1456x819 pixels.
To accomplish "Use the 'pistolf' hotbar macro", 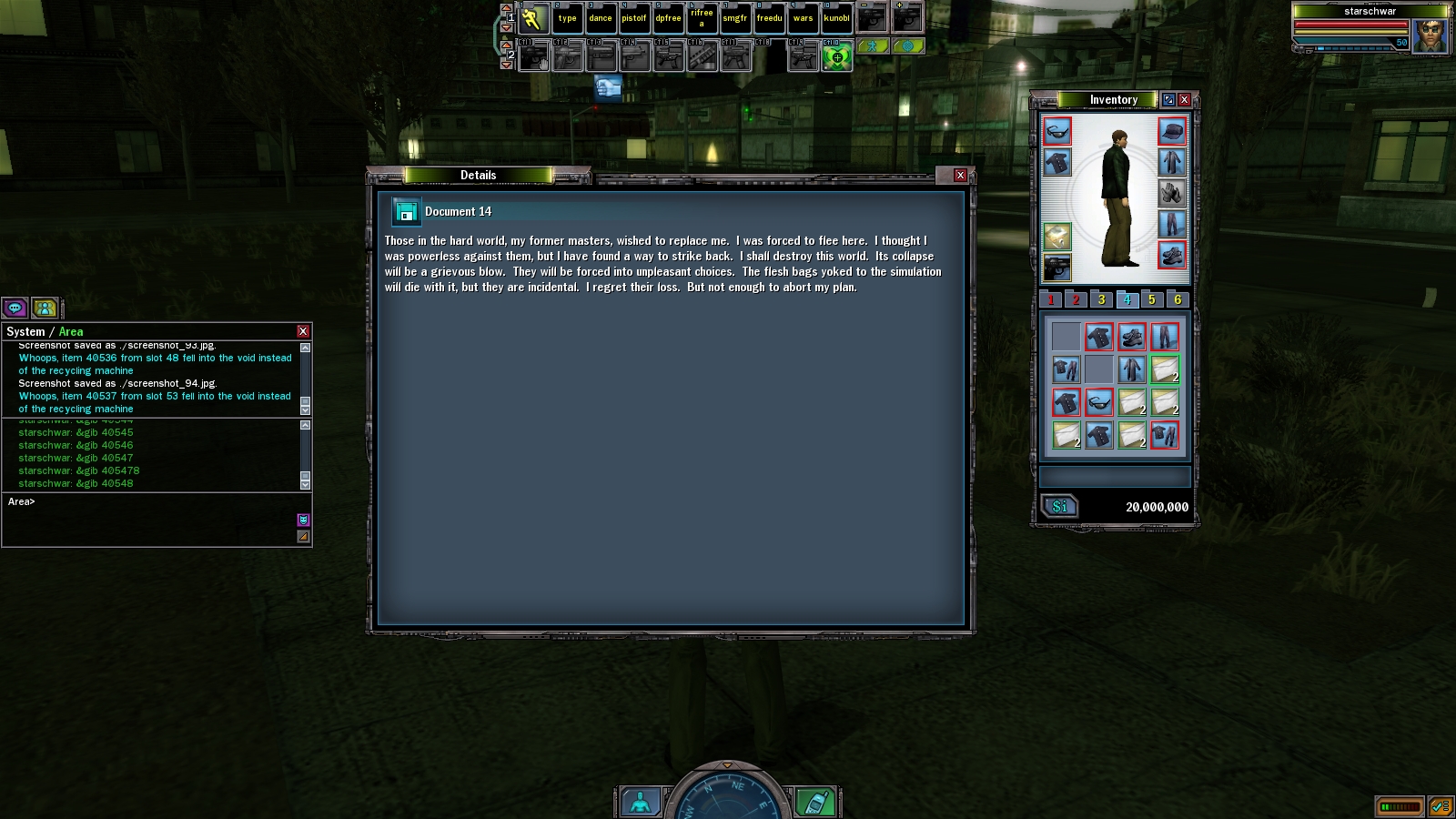I will 634,18.
